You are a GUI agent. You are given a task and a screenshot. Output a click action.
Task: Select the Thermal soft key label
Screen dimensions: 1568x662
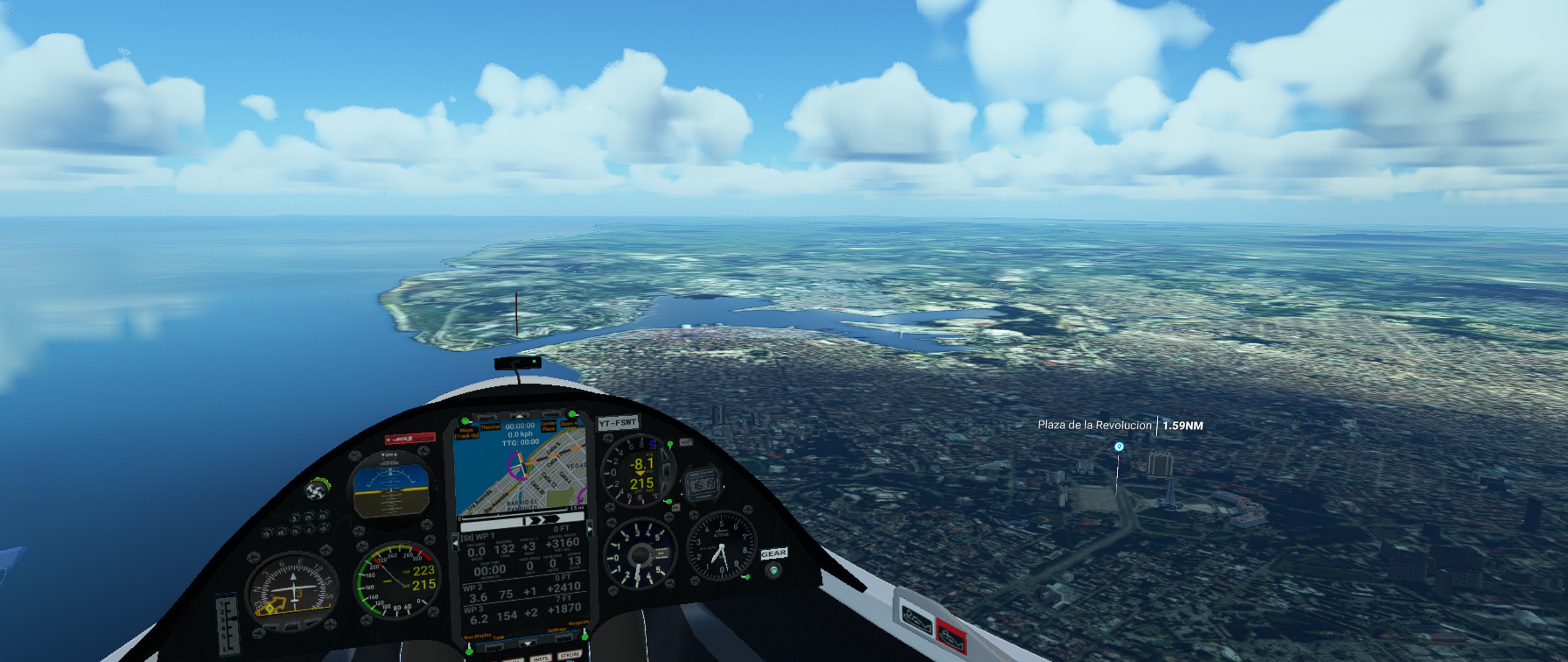490,427
